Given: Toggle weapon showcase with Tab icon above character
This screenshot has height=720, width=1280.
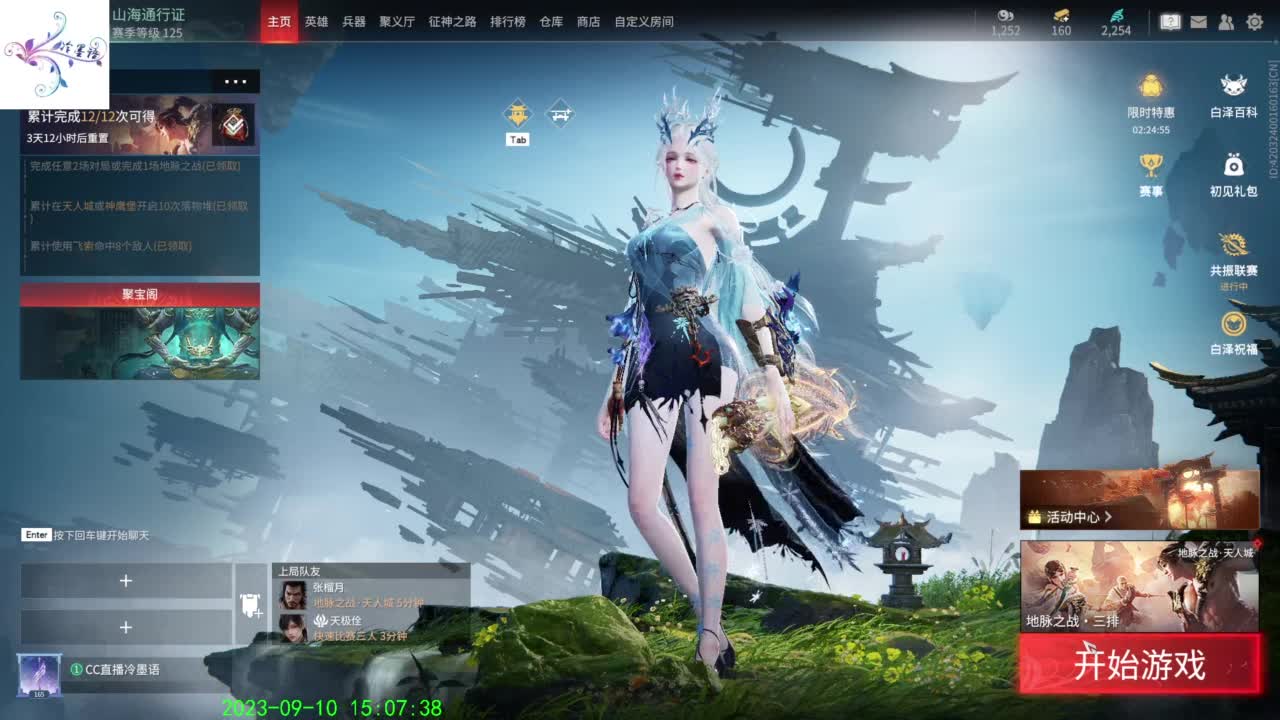Looking at the screenshot, I should pyautogui.click(x=517, y=113).
